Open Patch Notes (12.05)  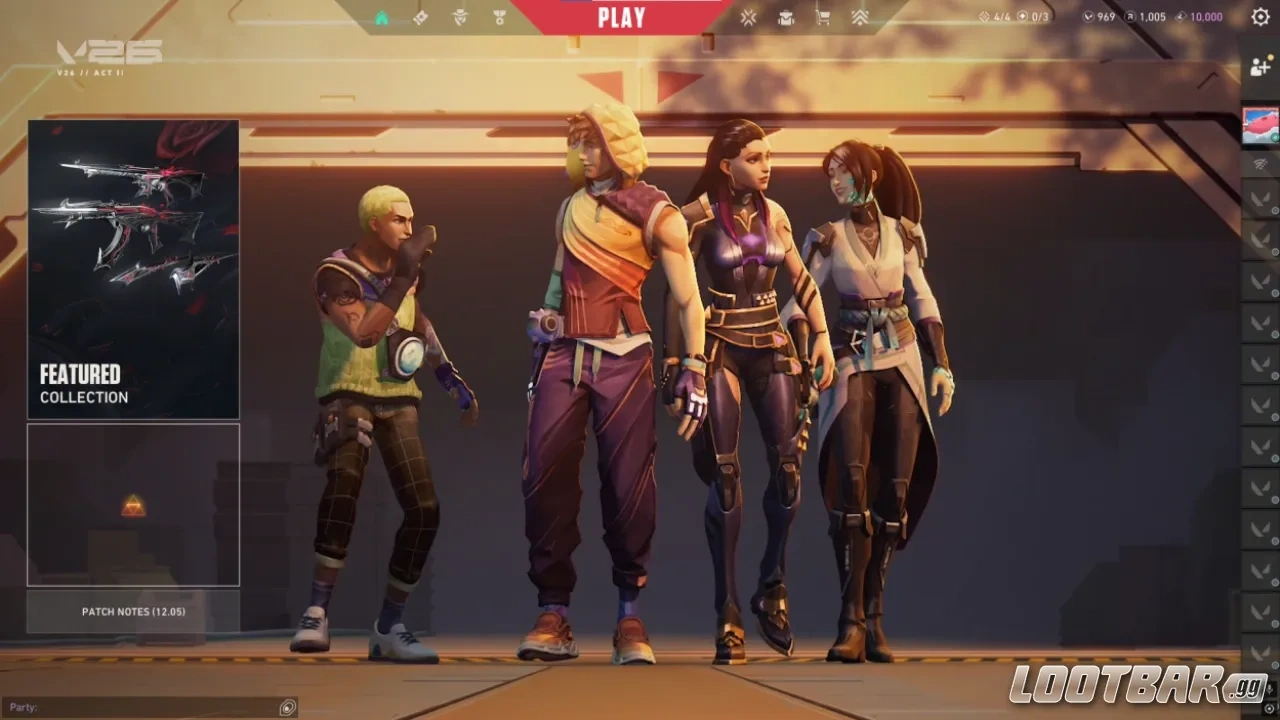click(133, 611)
